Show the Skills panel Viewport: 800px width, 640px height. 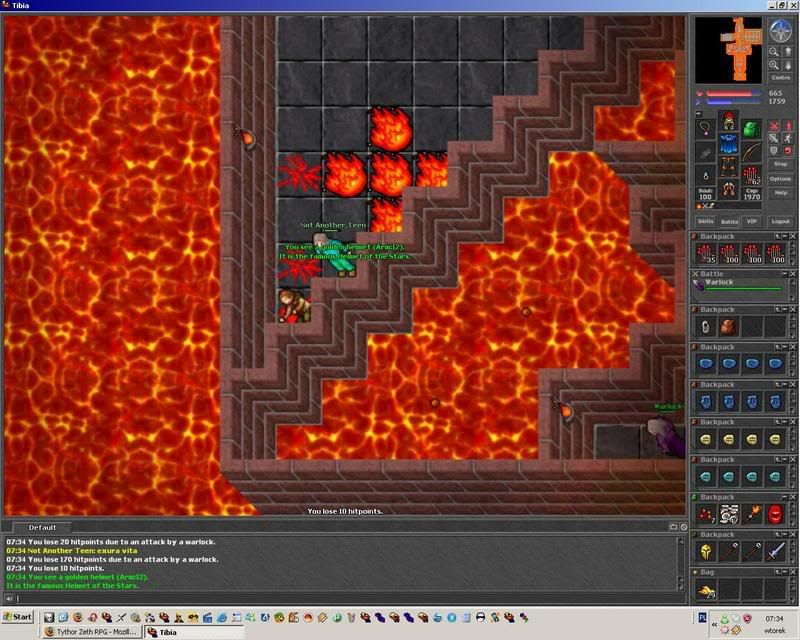706,221
